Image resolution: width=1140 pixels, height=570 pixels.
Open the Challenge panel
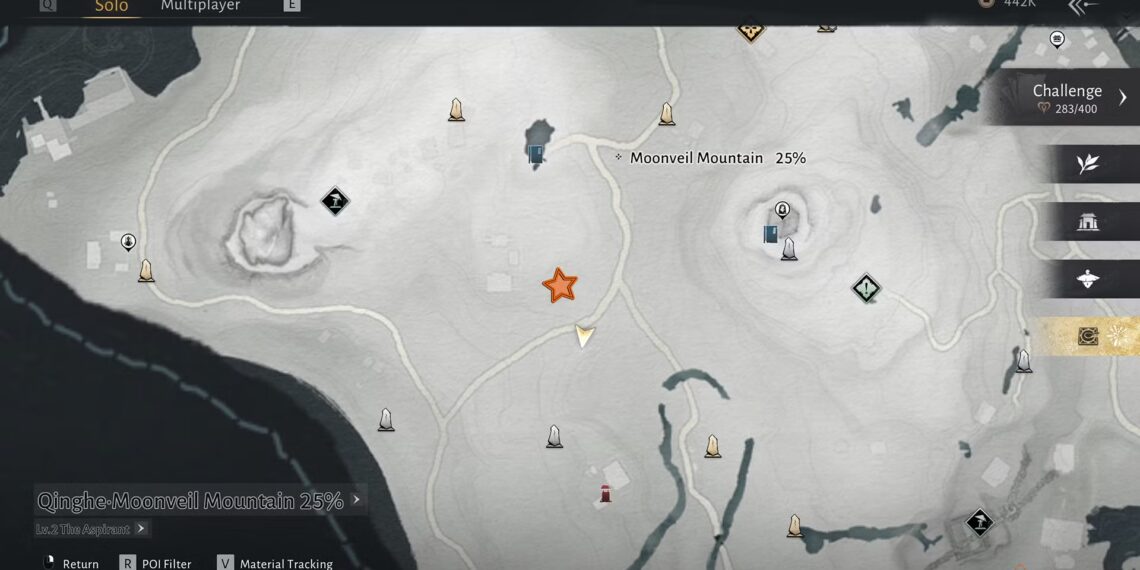pos(1068,97)
